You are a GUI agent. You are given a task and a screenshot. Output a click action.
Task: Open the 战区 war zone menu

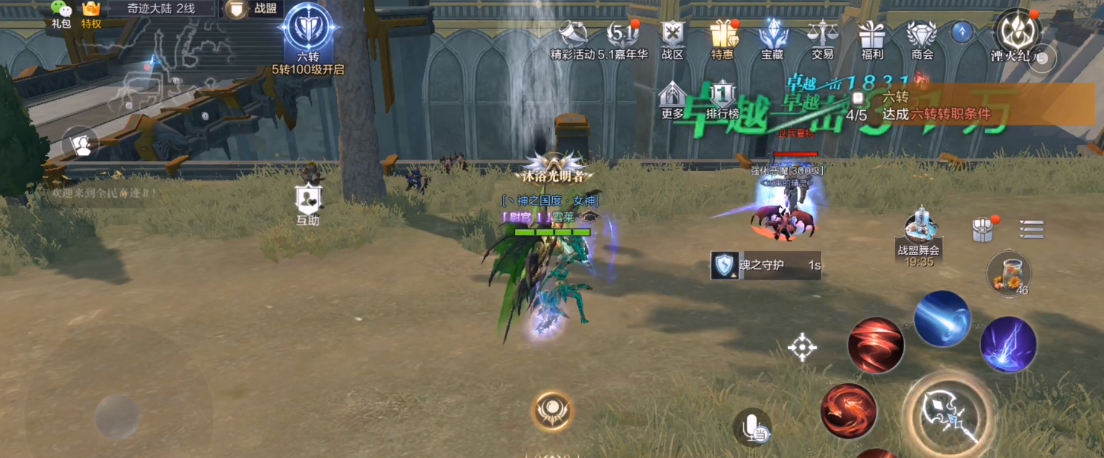[673, 38]
